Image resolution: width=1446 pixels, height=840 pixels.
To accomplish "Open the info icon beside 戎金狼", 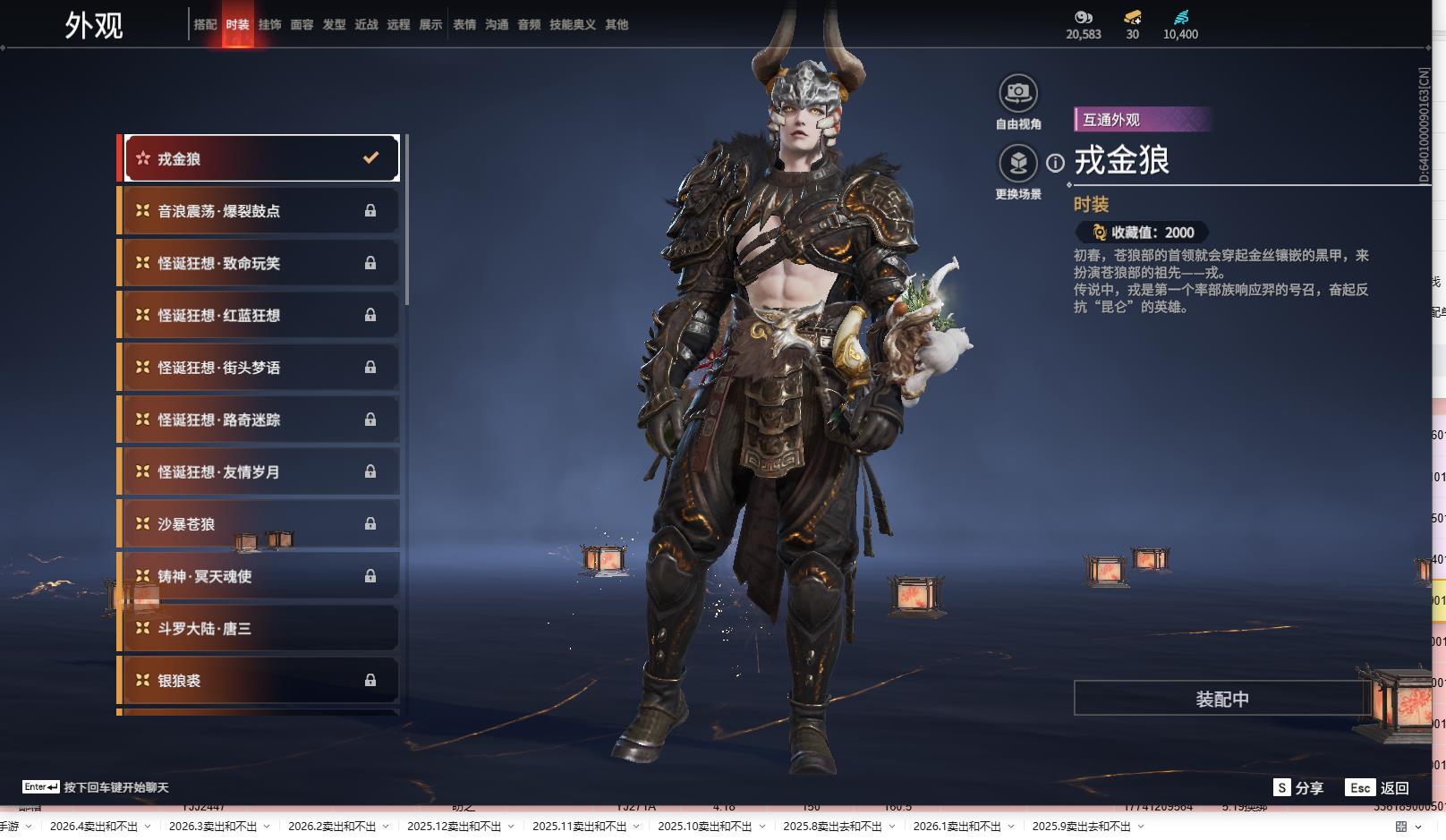I will pyautogui.click(x=1056, y=163).
